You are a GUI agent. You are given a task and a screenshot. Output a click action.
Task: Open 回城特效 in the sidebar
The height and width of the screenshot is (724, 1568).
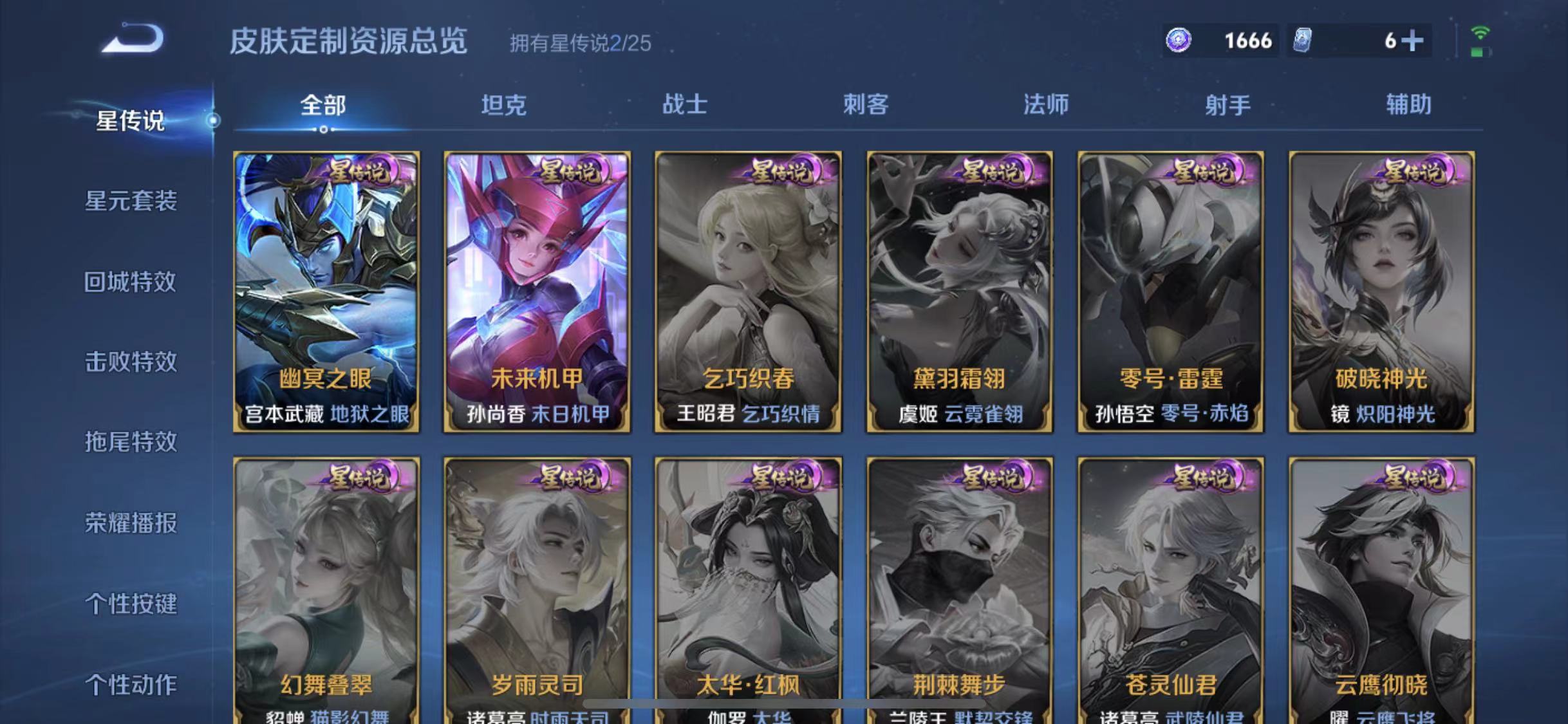point(130,281)
